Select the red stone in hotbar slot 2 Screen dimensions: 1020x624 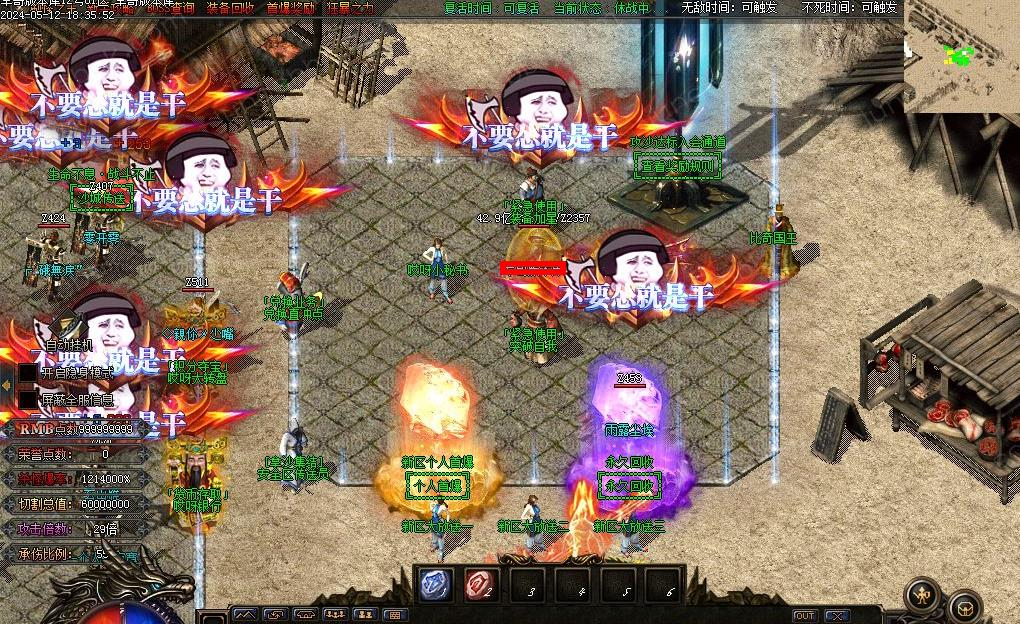[481, 585]
